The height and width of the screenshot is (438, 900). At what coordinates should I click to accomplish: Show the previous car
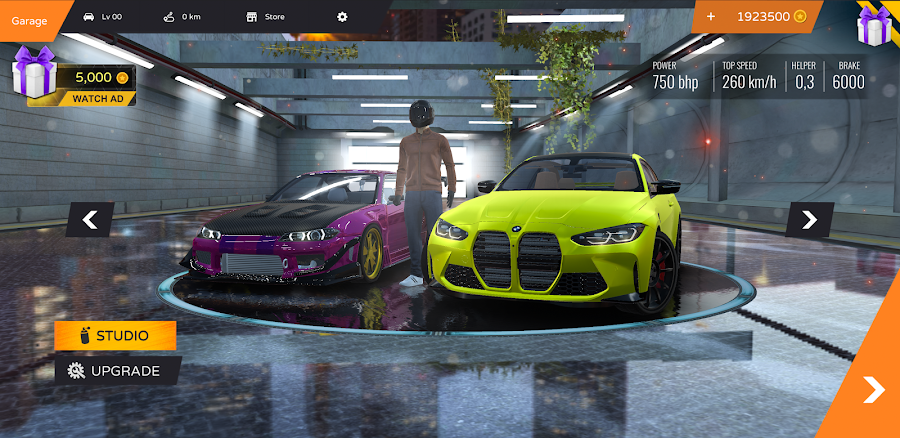90,219
